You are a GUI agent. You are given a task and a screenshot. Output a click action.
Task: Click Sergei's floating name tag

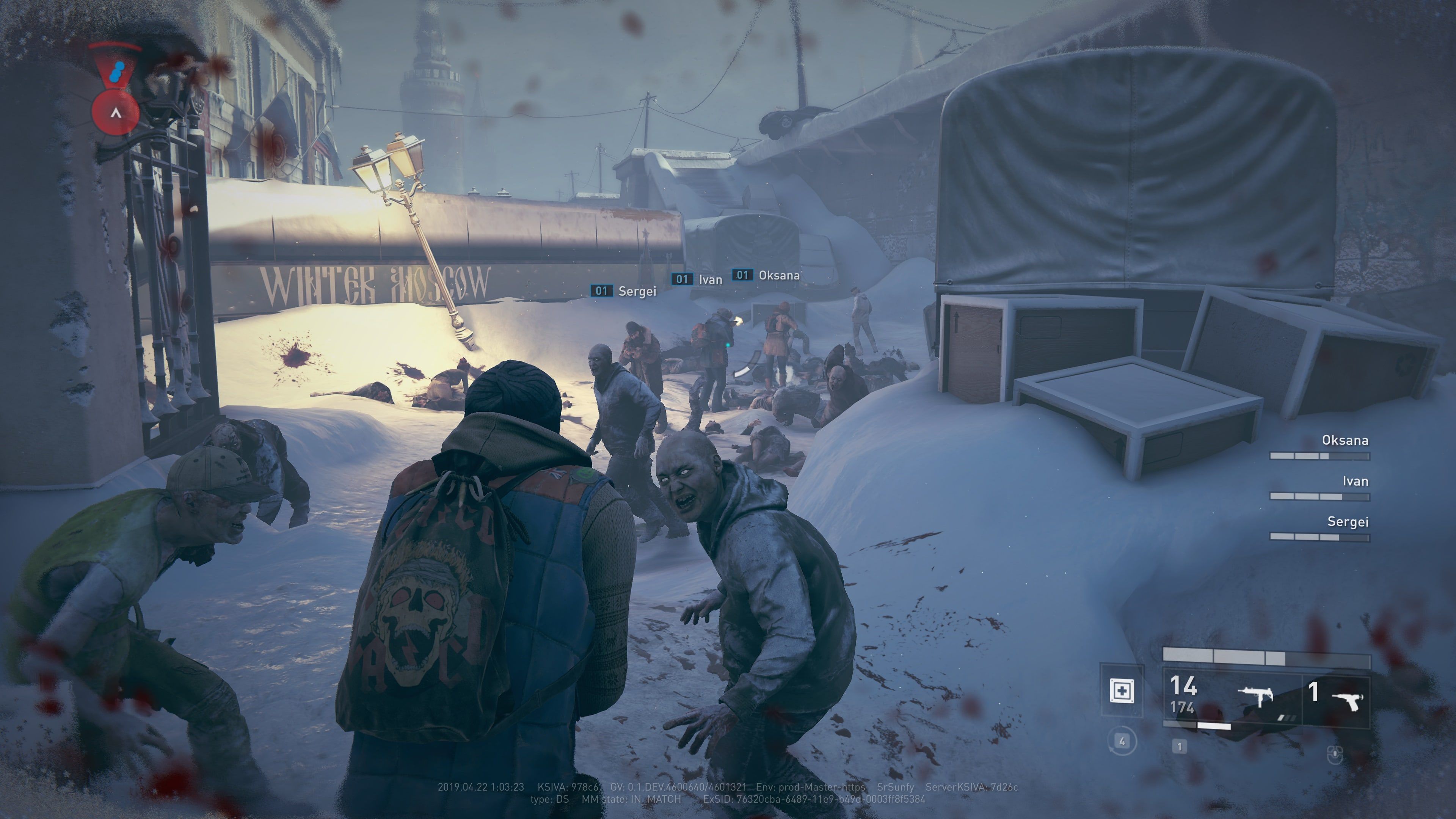pyautogui.click(x=624, y=291)
